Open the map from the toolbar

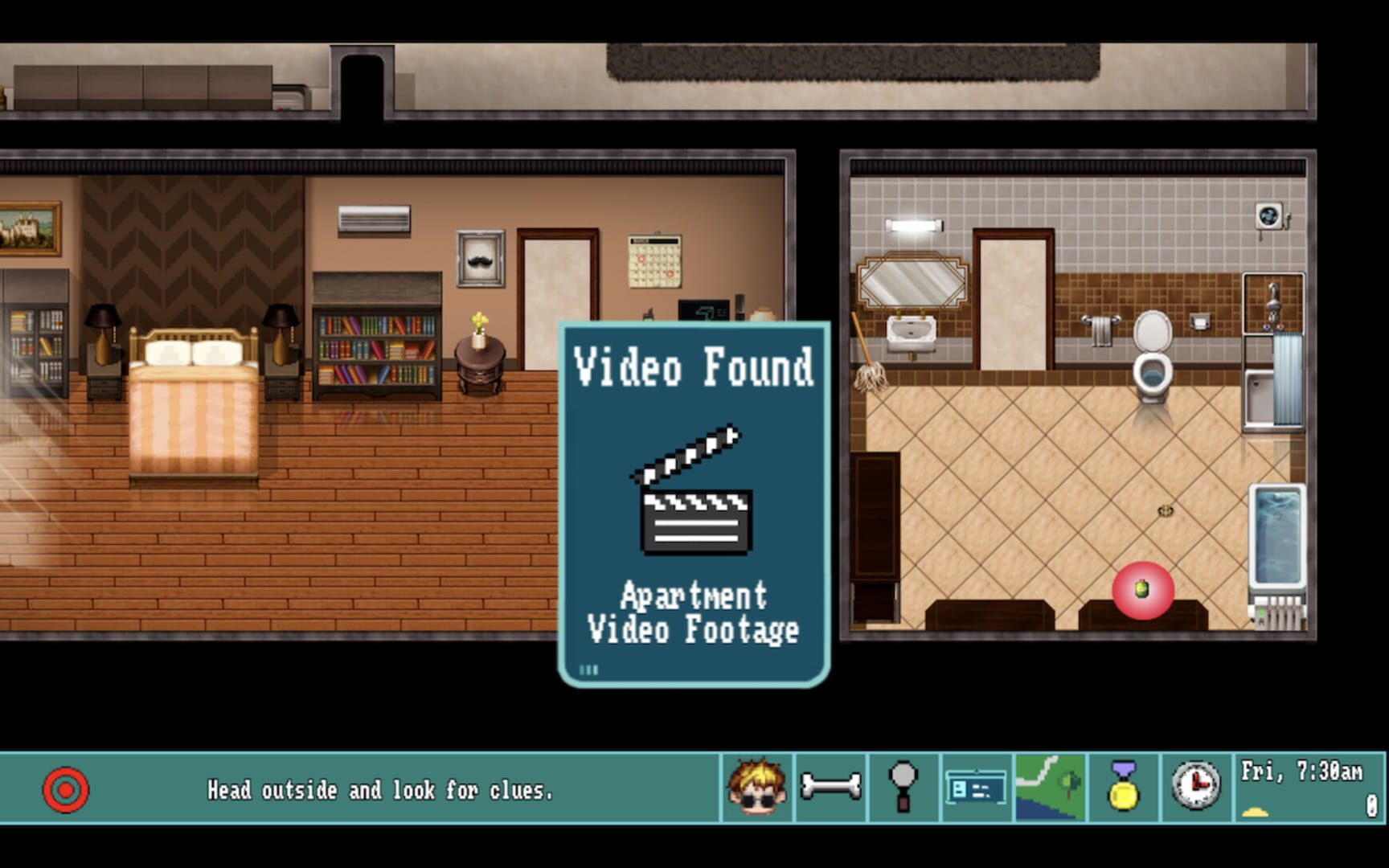(x=1049, y=788)
